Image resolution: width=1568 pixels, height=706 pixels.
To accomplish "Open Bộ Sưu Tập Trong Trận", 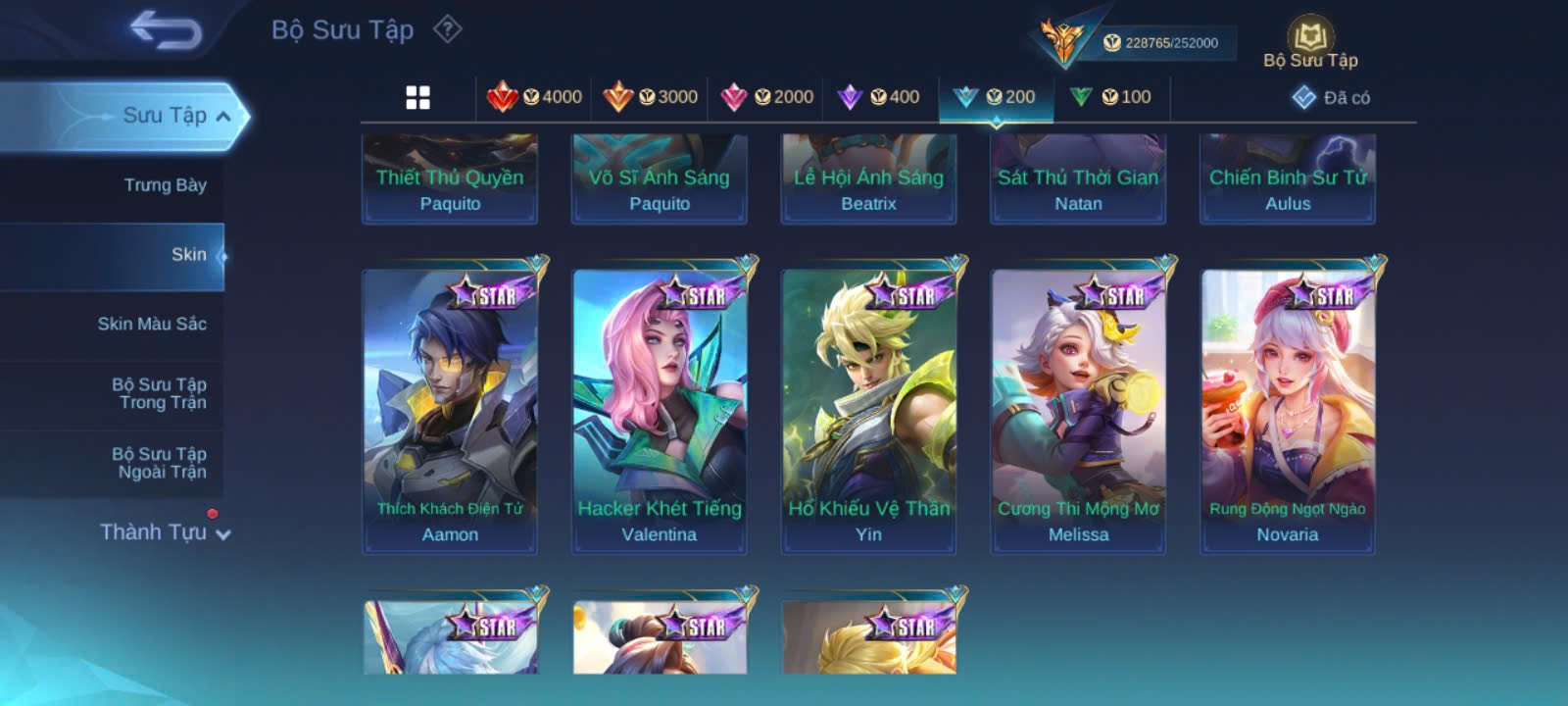I will pos(159,393).
